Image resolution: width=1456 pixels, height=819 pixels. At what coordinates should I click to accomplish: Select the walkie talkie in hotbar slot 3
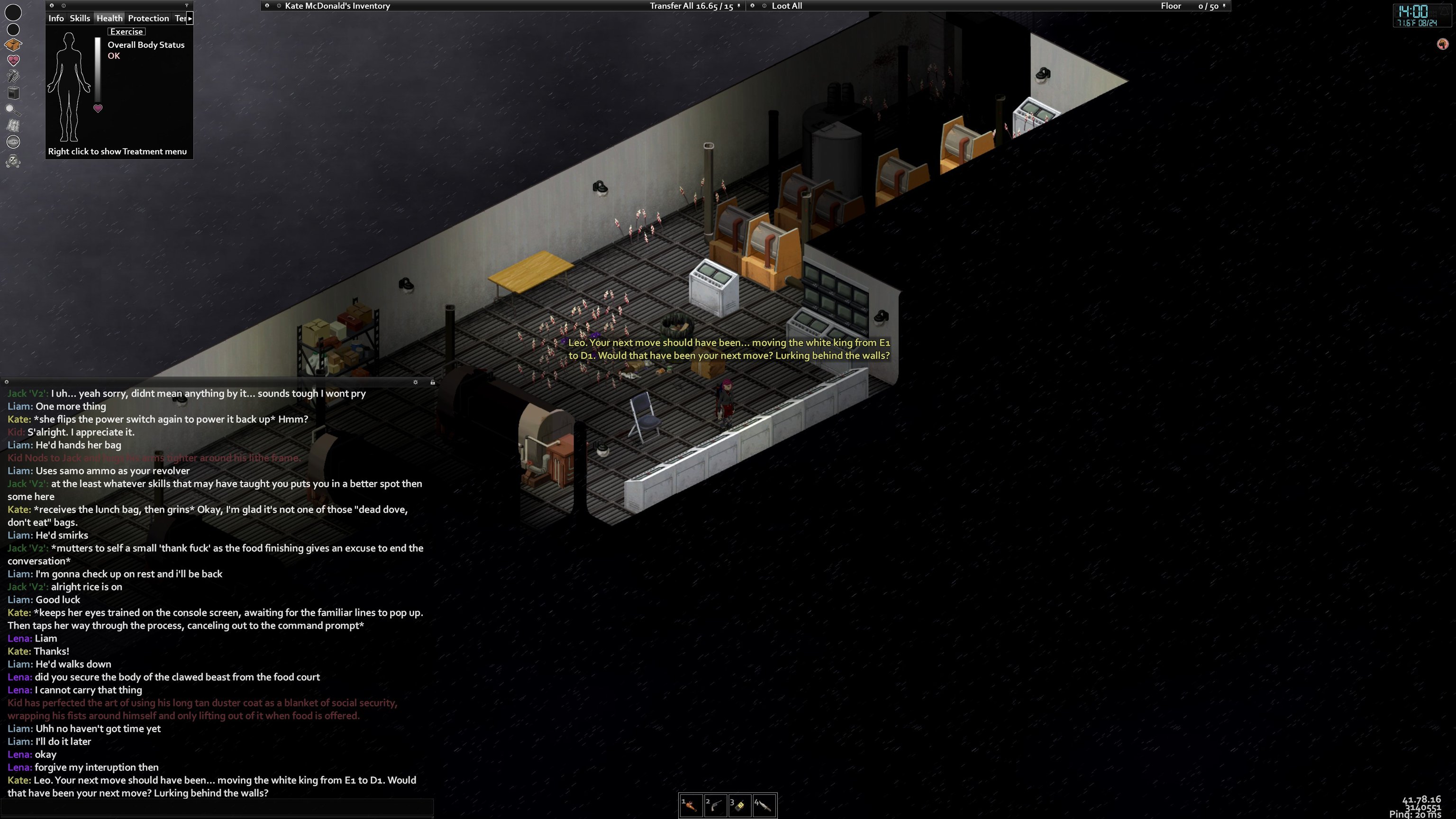click(740, 805)
